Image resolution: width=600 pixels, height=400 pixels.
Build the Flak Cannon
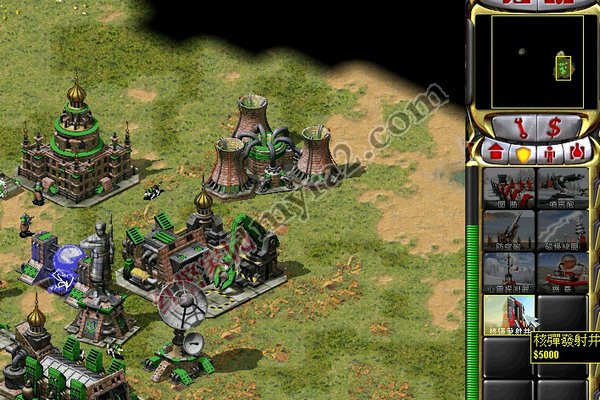click(x=509, y=229)
